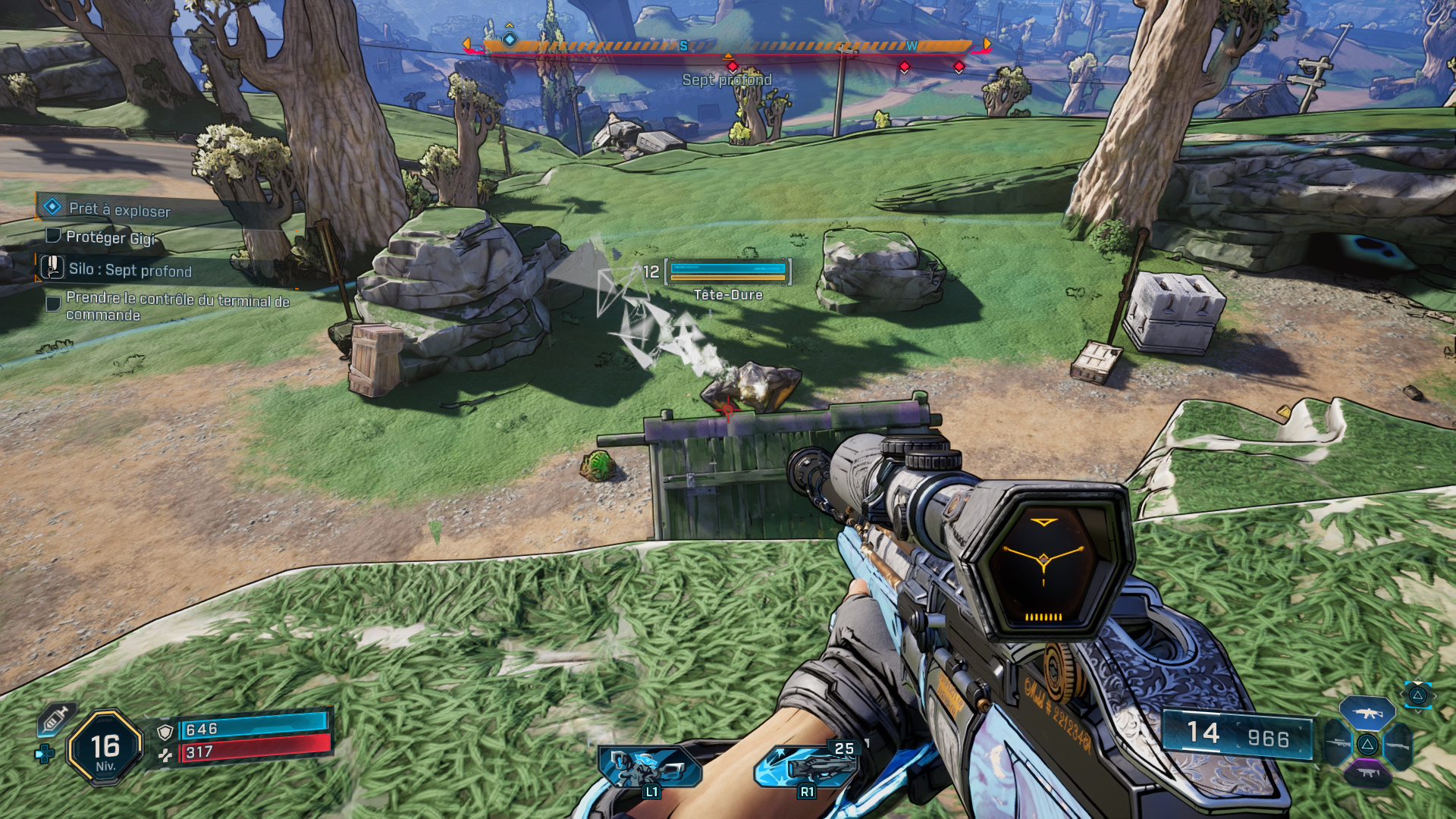The height and width of the screenshot is (819, 1456).
Task: Select the "Prendre le contrôle du terminal" objective
Action: (177, 306)
